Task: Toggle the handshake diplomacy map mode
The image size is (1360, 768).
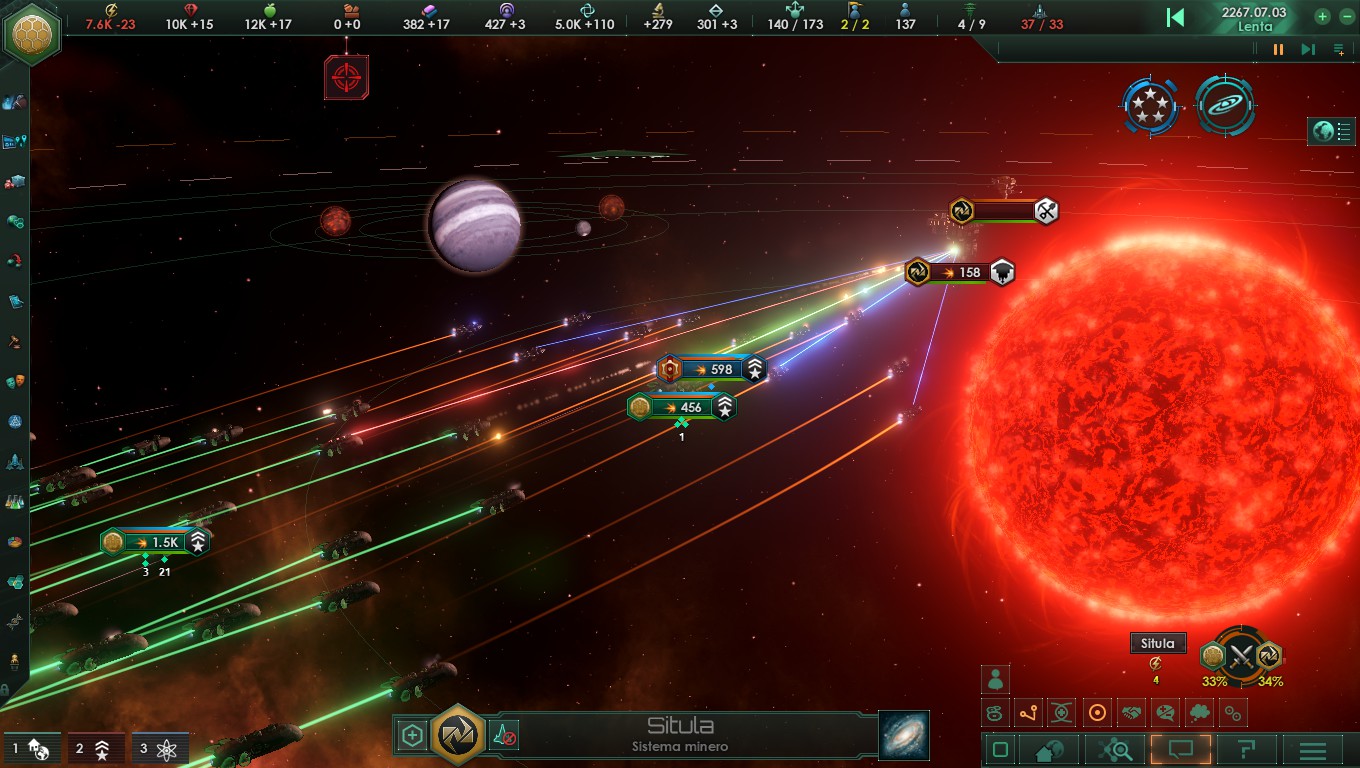Action: tap(1131, 713)
